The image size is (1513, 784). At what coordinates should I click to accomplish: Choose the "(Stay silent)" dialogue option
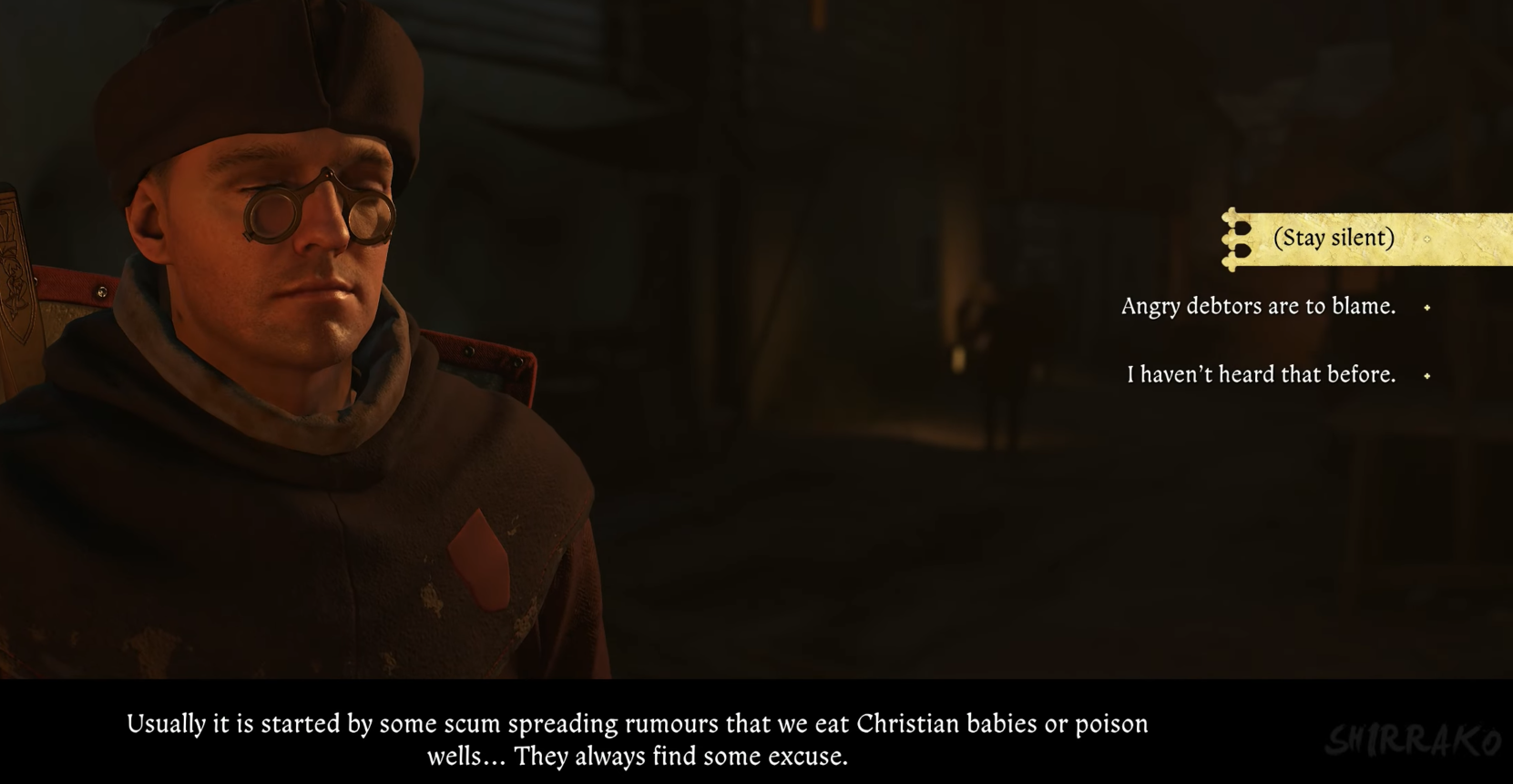pyautogui.click(x=1334, y=239)
